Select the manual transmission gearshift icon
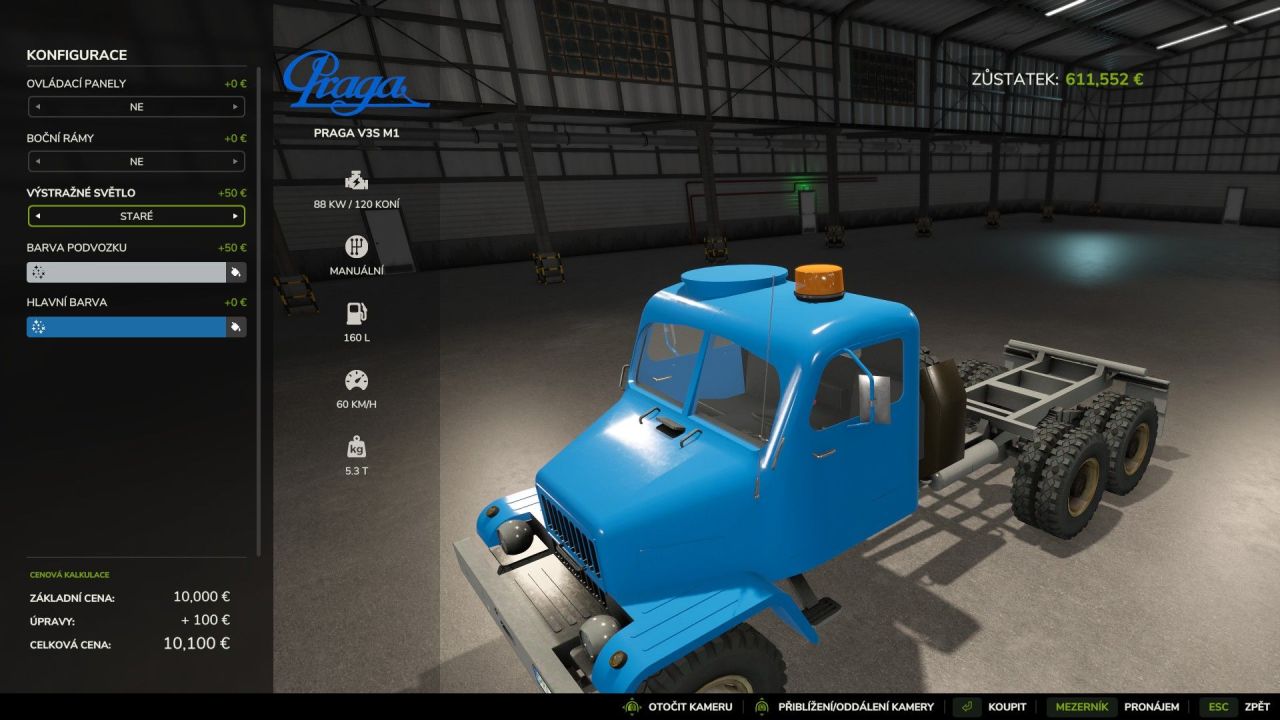 [355, 246]
